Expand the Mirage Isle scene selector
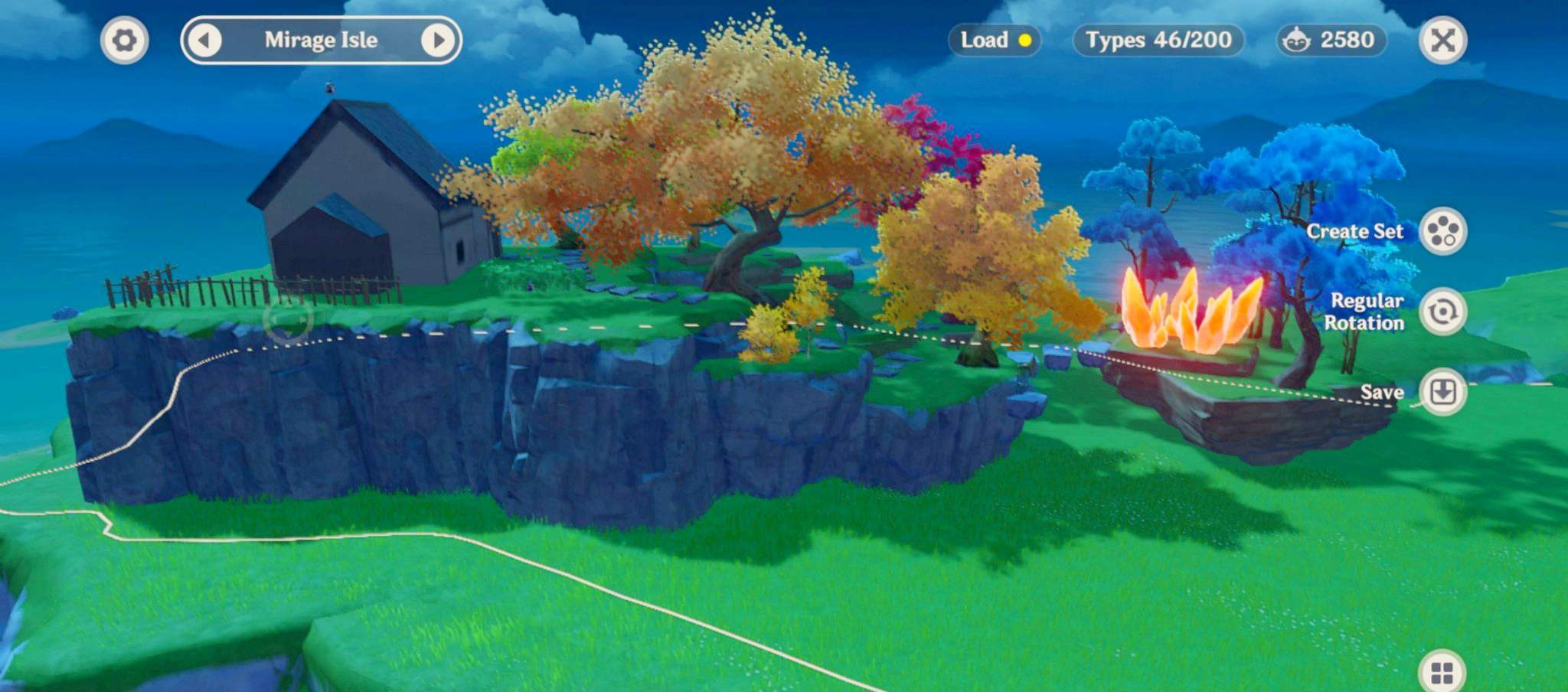The width and height of the screenshot is (1568, 692). pos(321,41)
